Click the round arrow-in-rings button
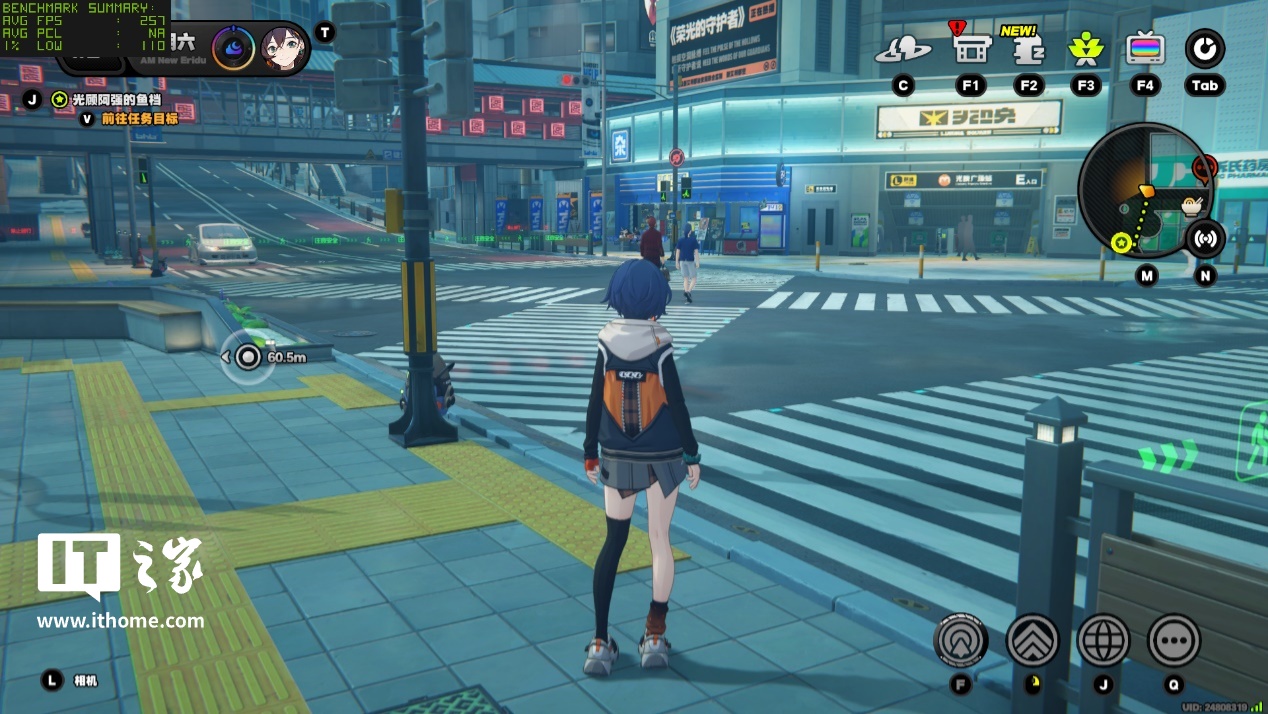The image size is (1268, 714). (x=961, y=640)
